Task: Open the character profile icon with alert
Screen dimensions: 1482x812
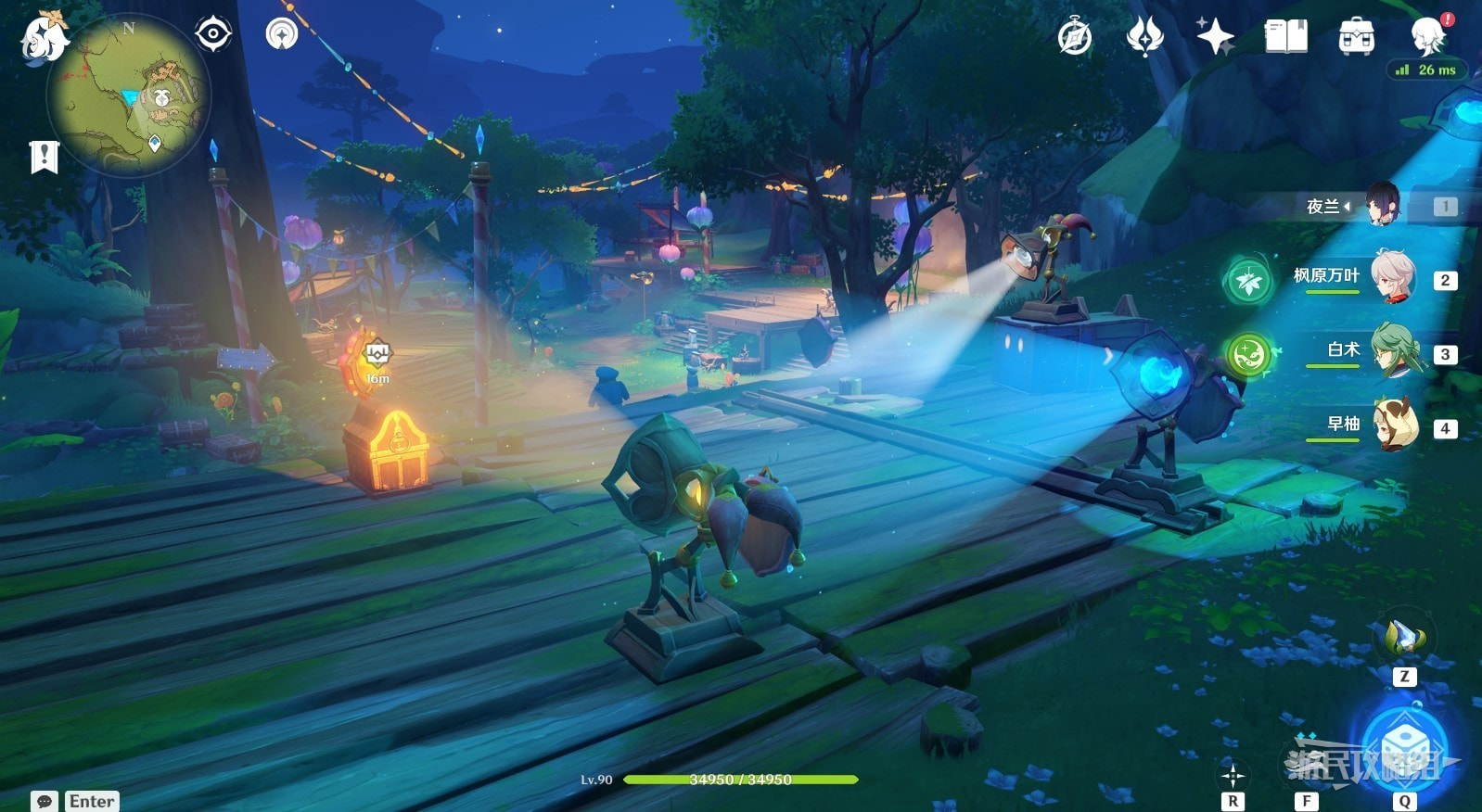Action: click(1429, 36)
